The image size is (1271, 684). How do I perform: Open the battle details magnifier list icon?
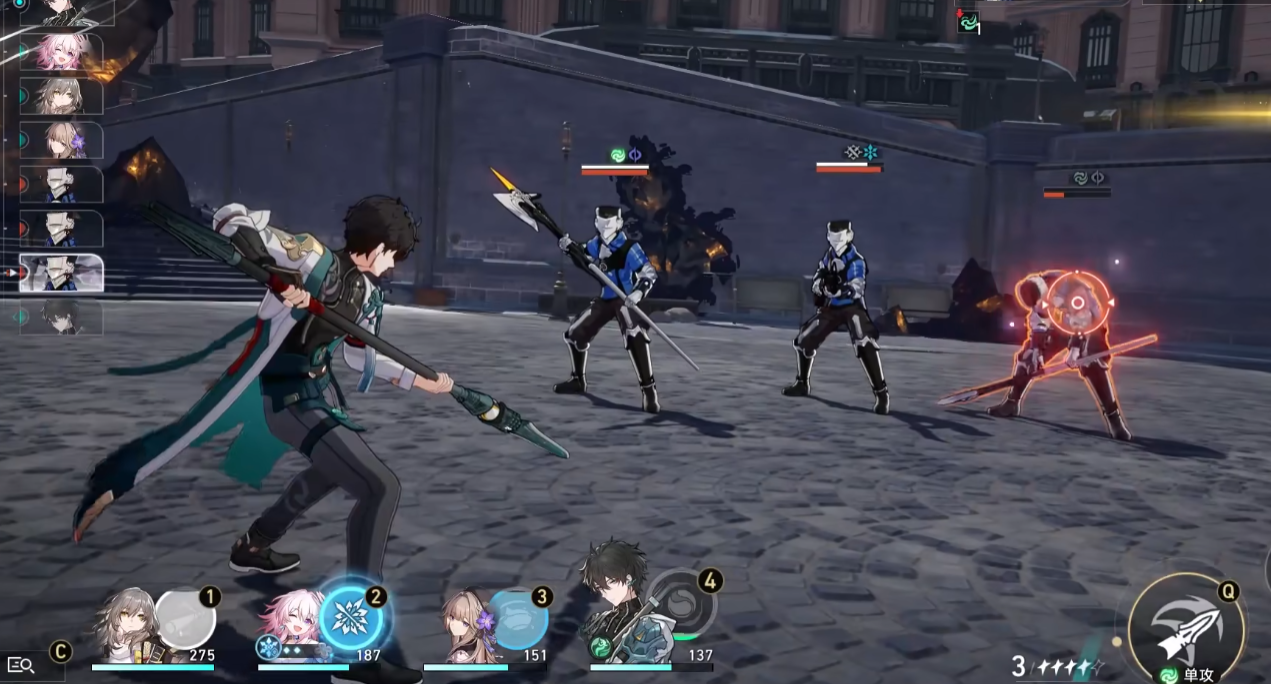[21, 664]
